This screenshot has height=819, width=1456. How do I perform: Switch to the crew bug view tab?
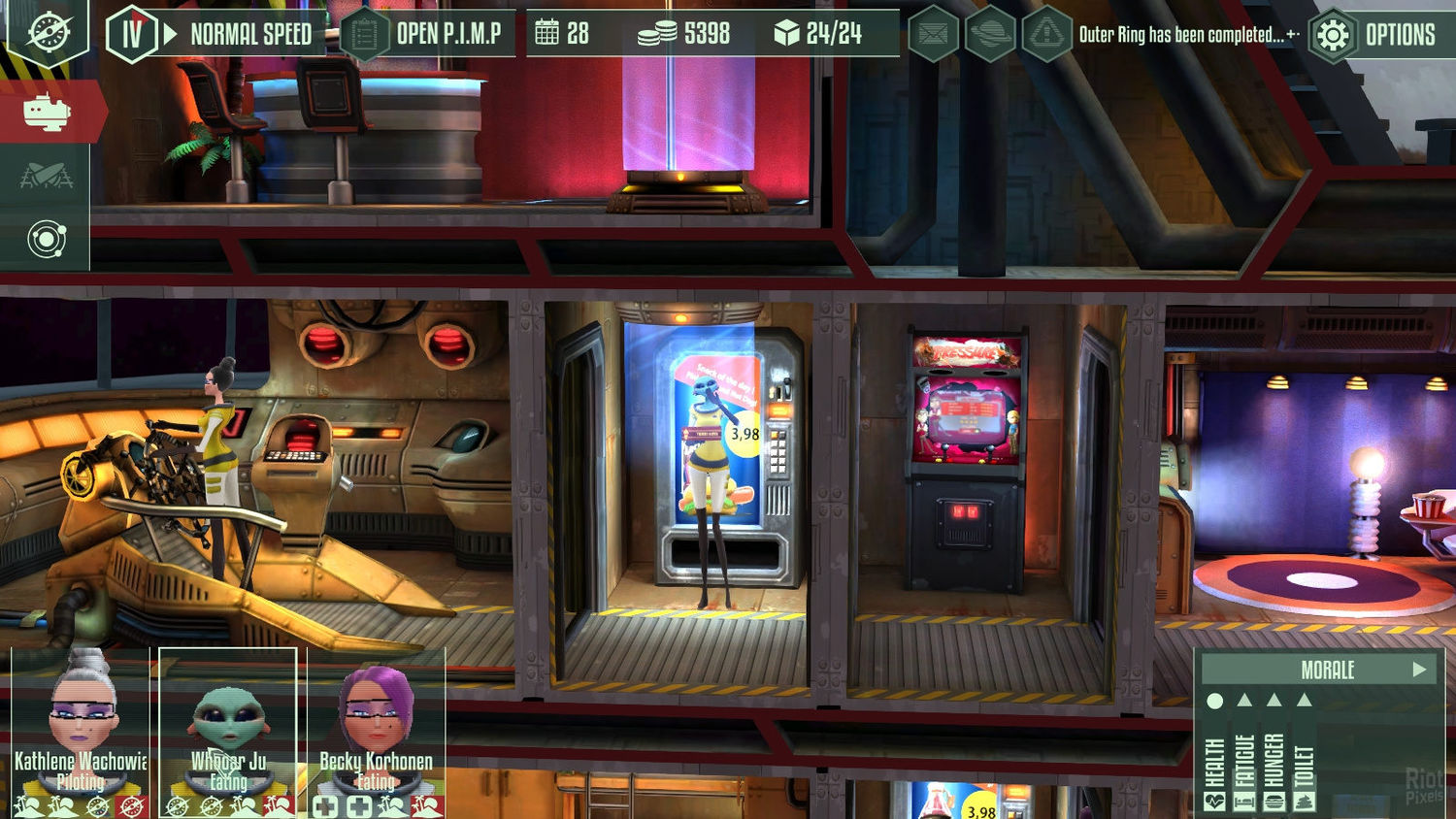46,176
